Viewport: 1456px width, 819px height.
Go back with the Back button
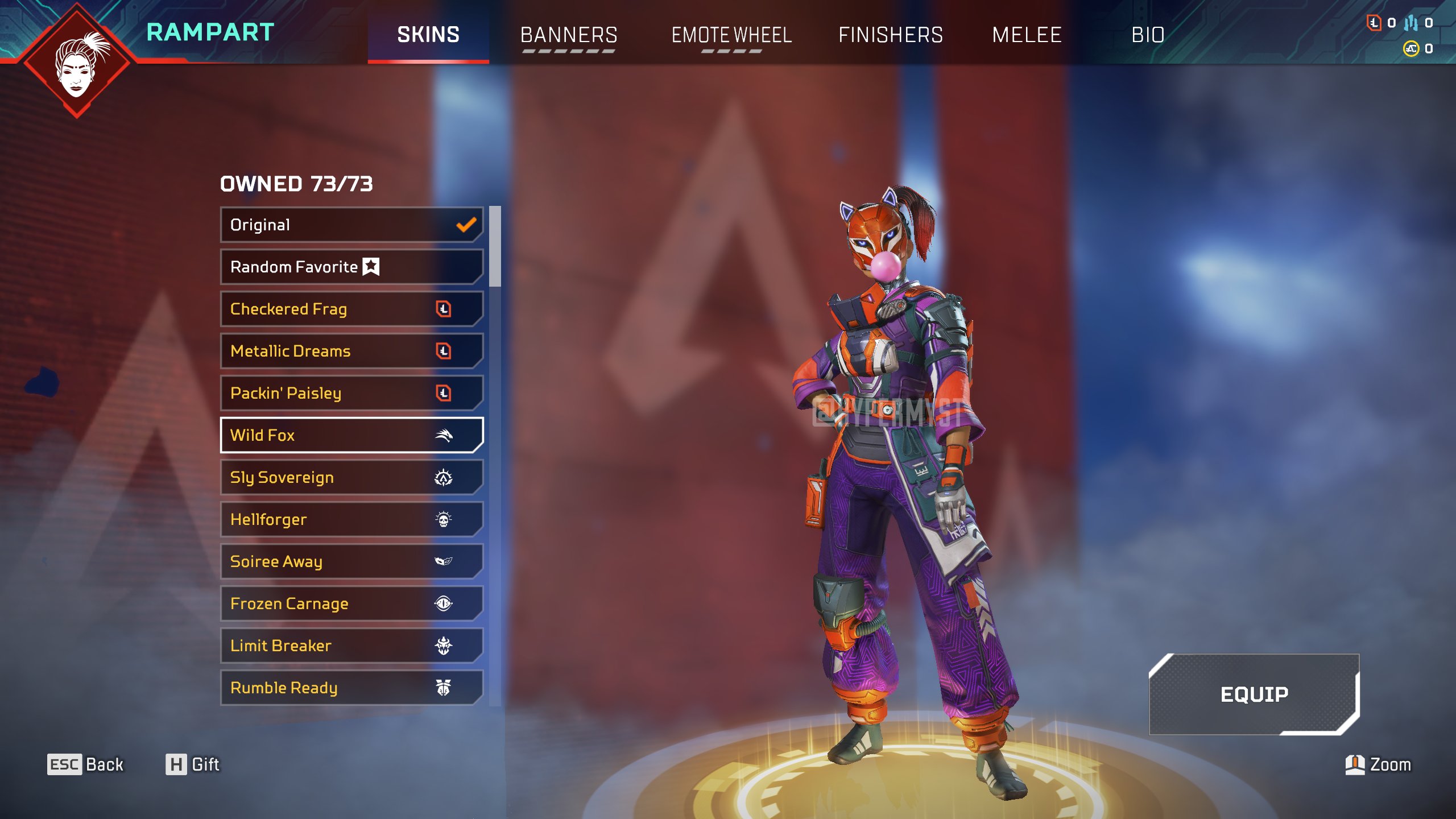(x=85, y=764)
